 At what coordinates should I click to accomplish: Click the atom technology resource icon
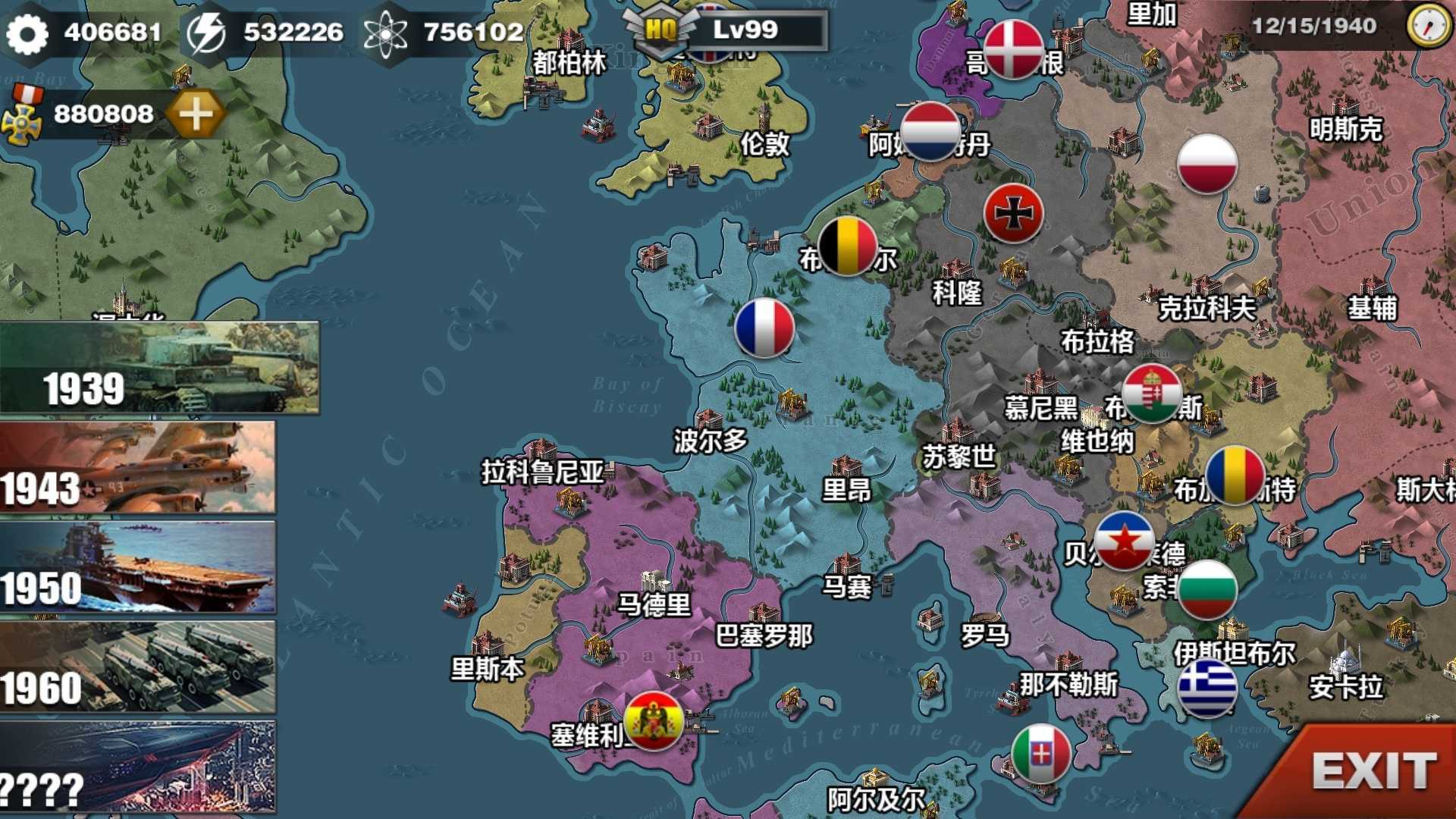tap(388, 32)
